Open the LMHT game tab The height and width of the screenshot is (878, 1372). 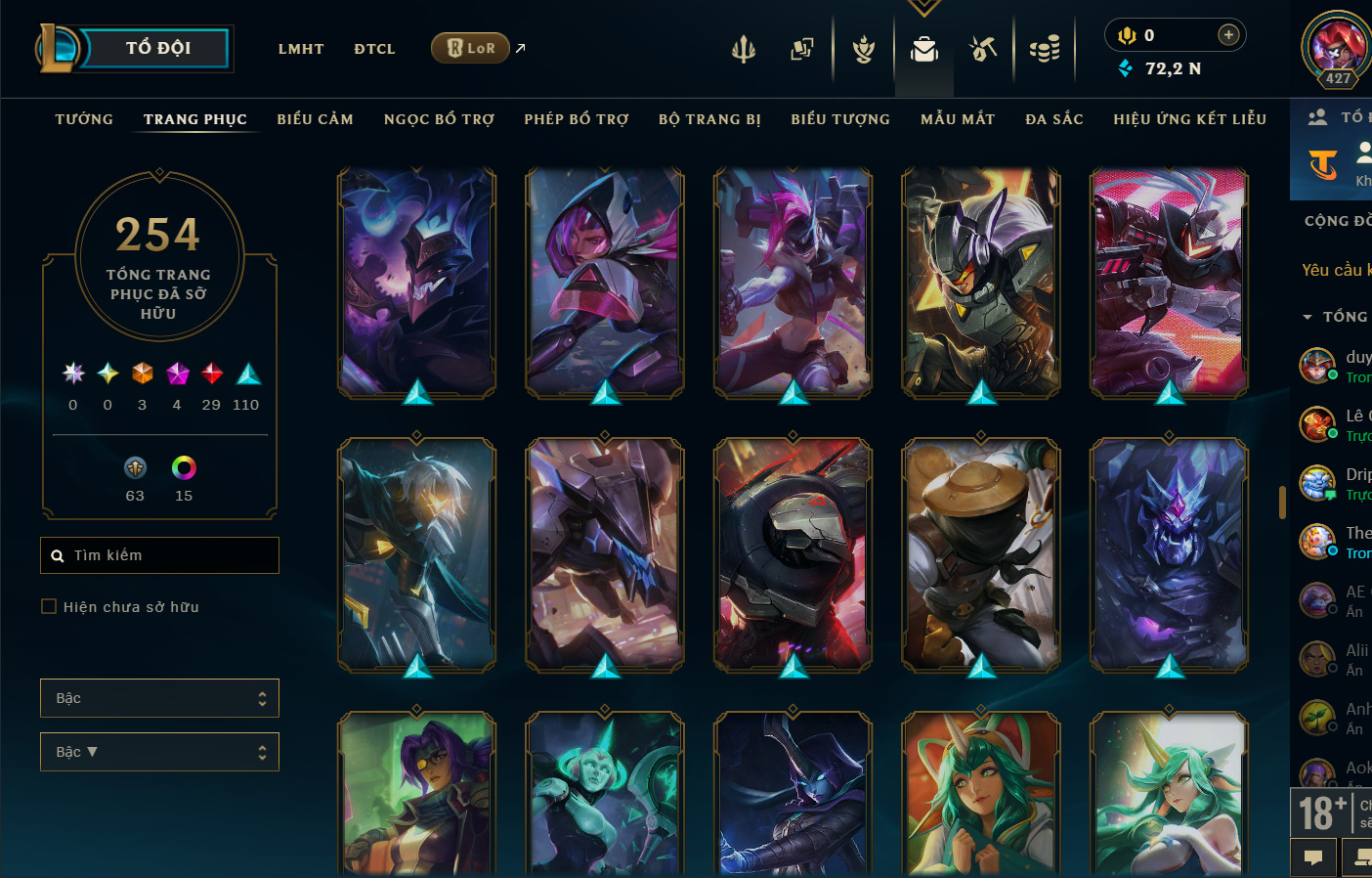[301, 49]
